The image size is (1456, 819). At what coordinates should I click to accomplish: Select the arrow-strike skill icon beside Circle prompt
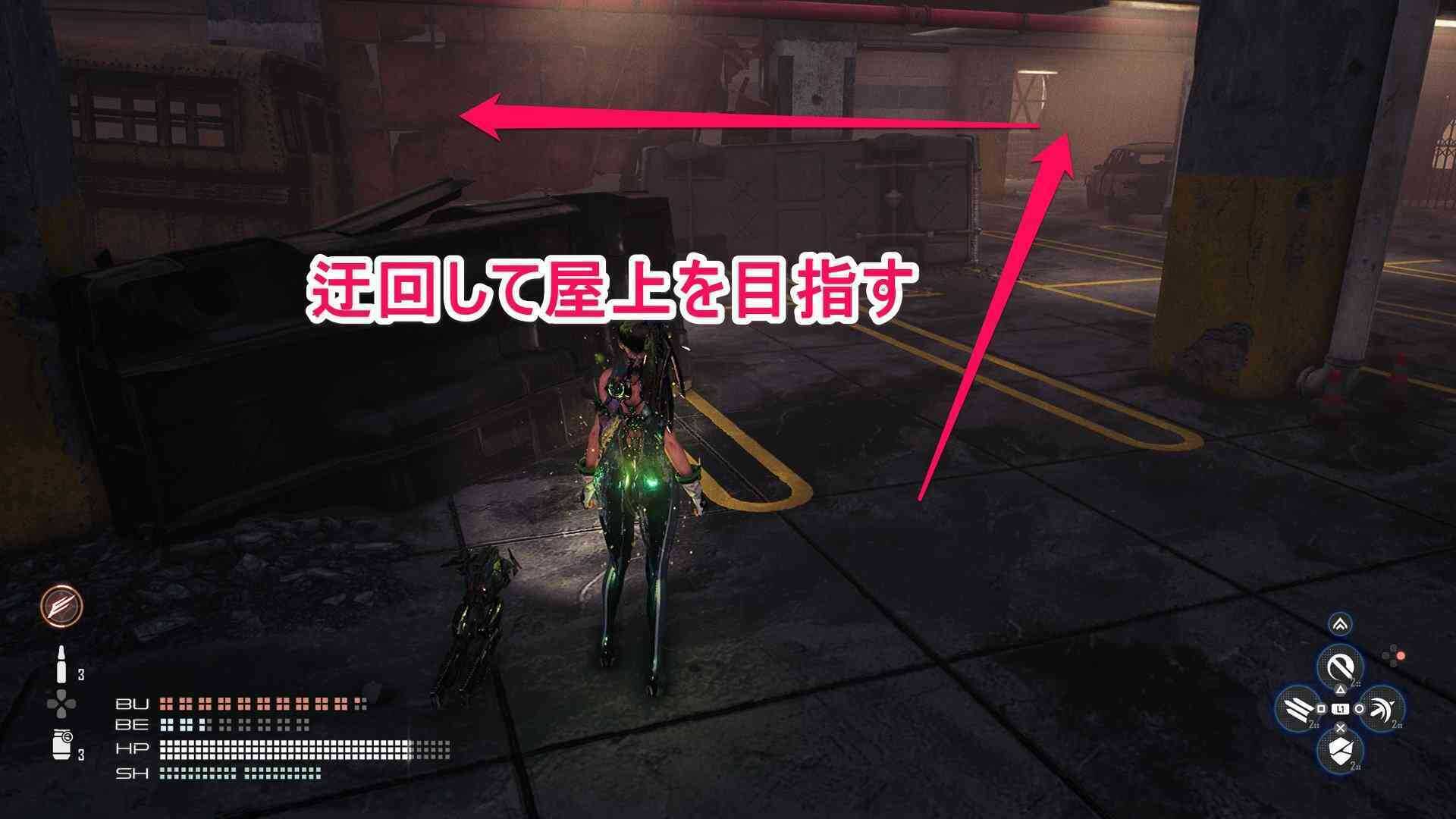(x=1381, y=708)
